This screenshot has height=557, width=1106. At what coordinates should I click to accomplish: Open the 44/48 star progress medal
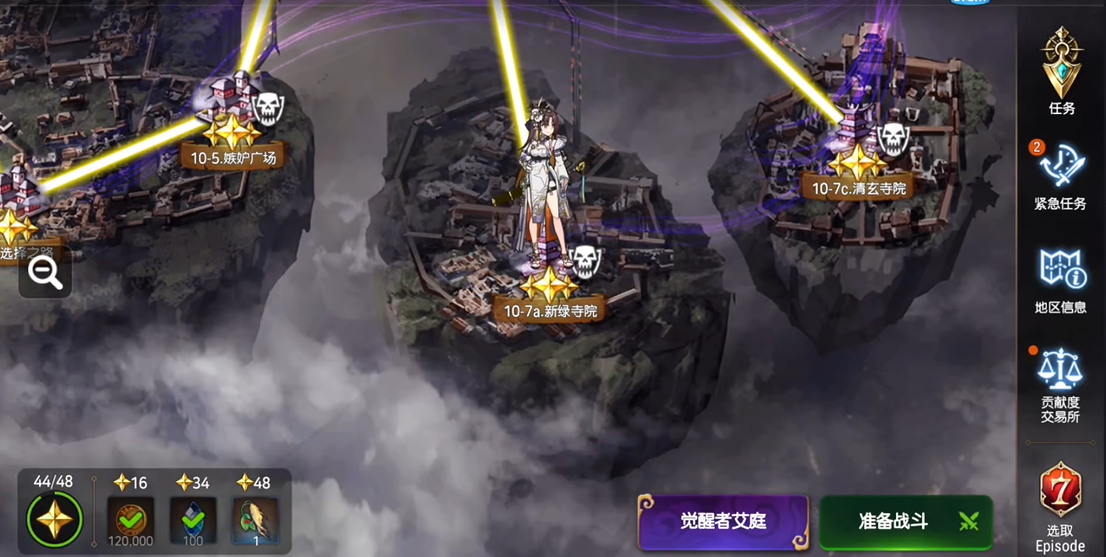click(54, 520)
